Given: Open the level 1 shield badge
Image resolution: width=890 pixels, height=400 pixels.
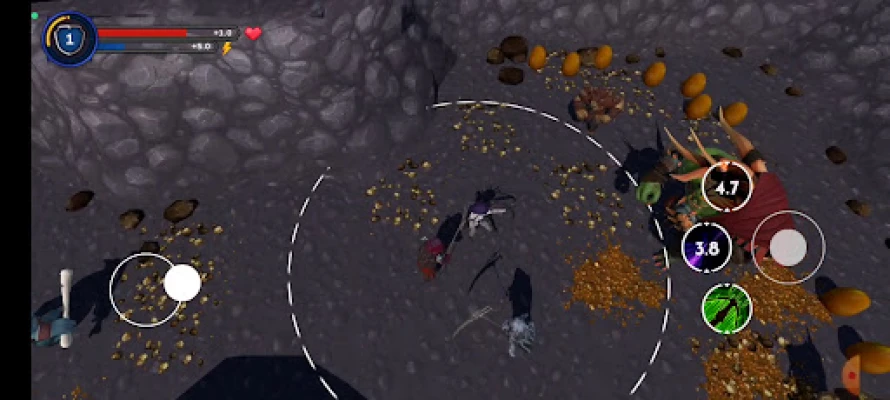Looking at the screenshot, I should click(x=69, y=39).
